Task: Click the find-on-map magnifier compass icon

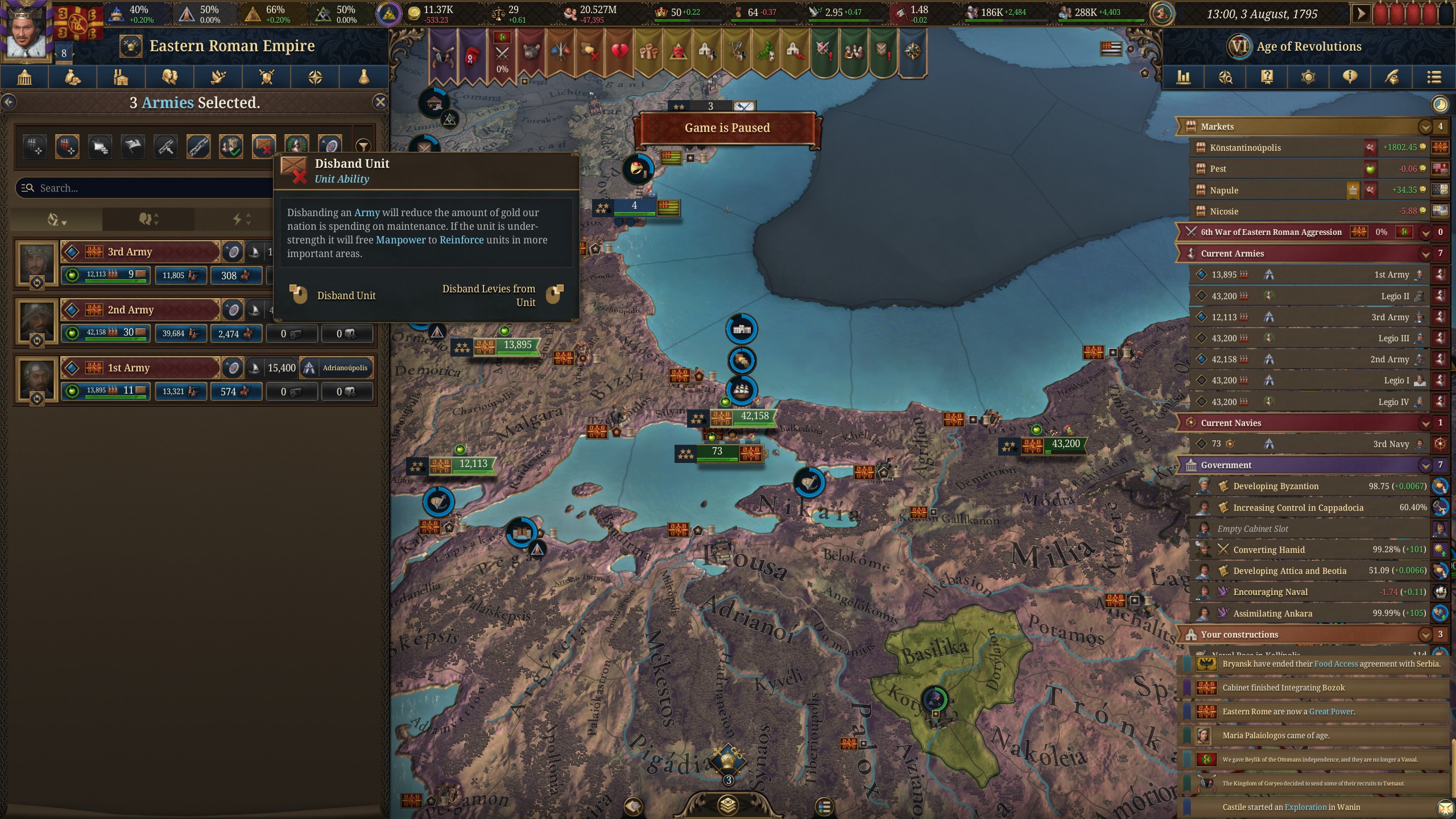Action: point(1226,77)
